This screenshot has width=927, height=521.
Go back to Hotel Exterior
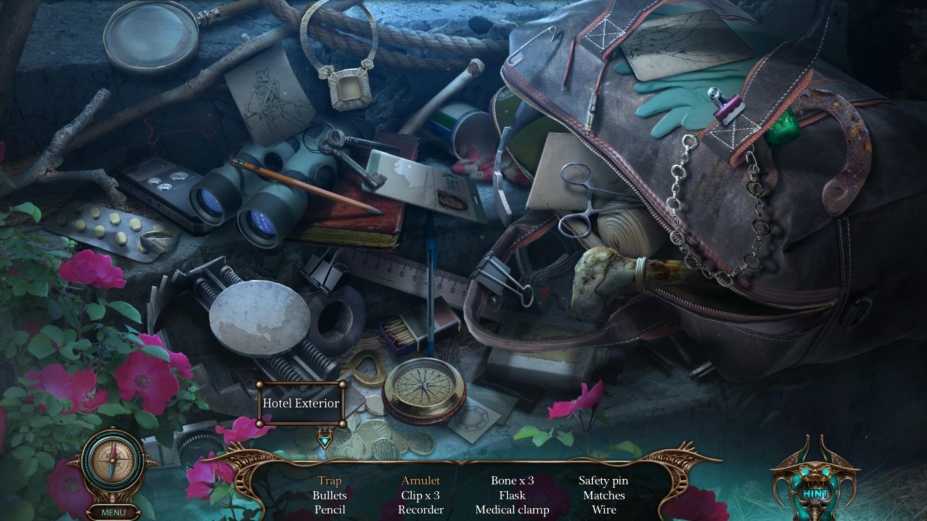tap(302, 404)
